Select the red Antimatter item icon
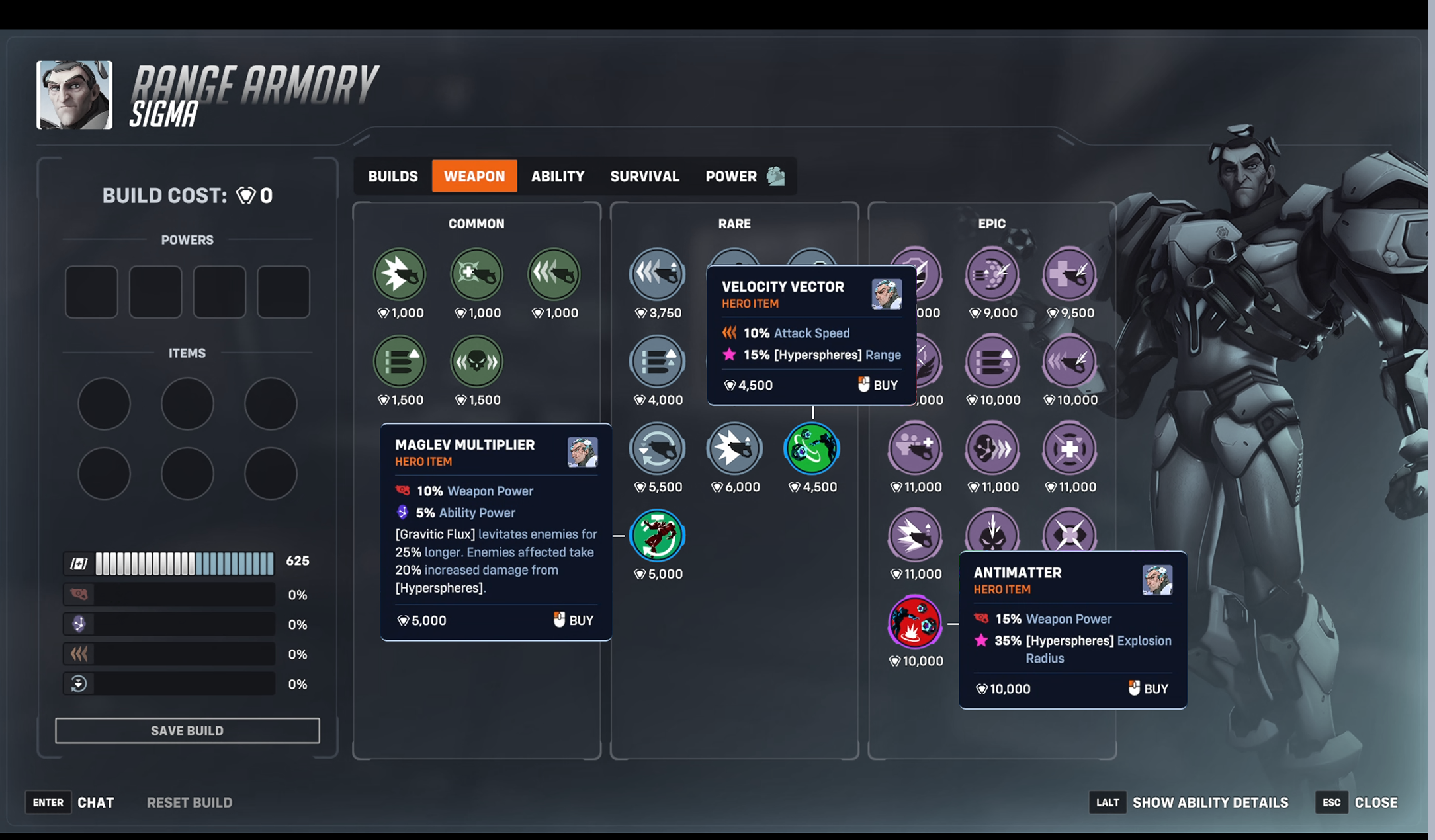Screen dimensions: 1435x840 click(x=915, y=622)
